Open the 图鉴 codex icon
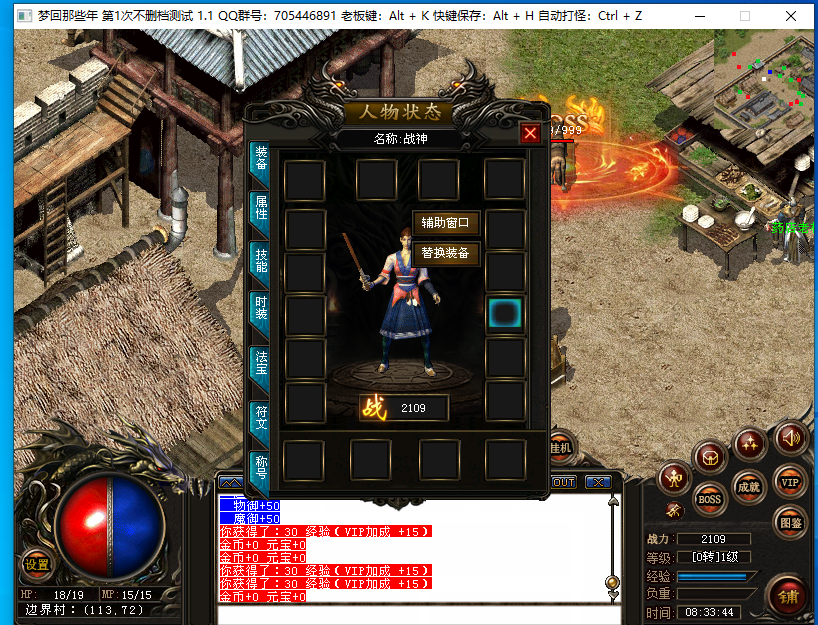The width and height of the screenshot is (818, 625). click(x=790, y=522)
